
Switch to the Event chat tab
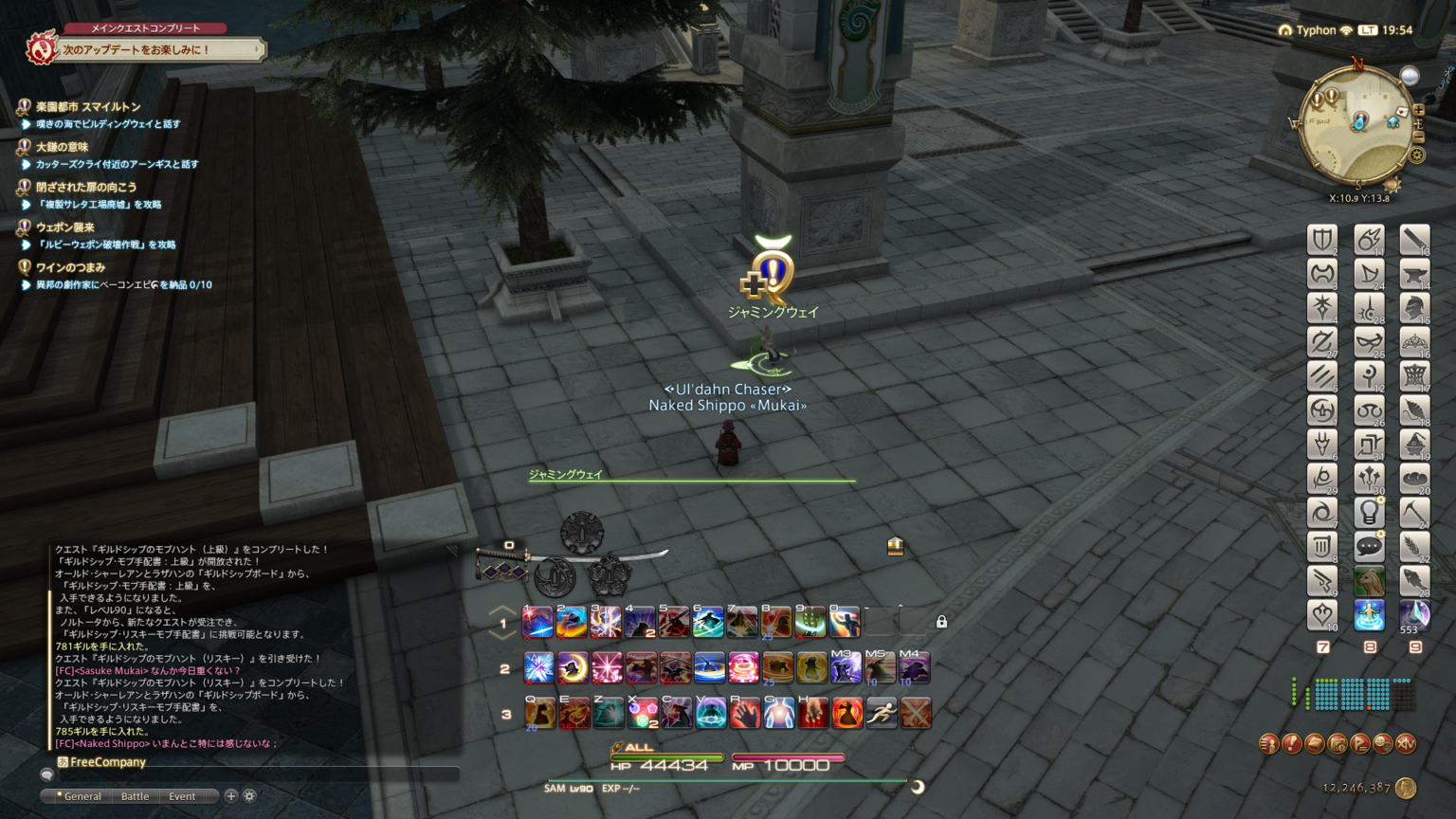(182, 796)
